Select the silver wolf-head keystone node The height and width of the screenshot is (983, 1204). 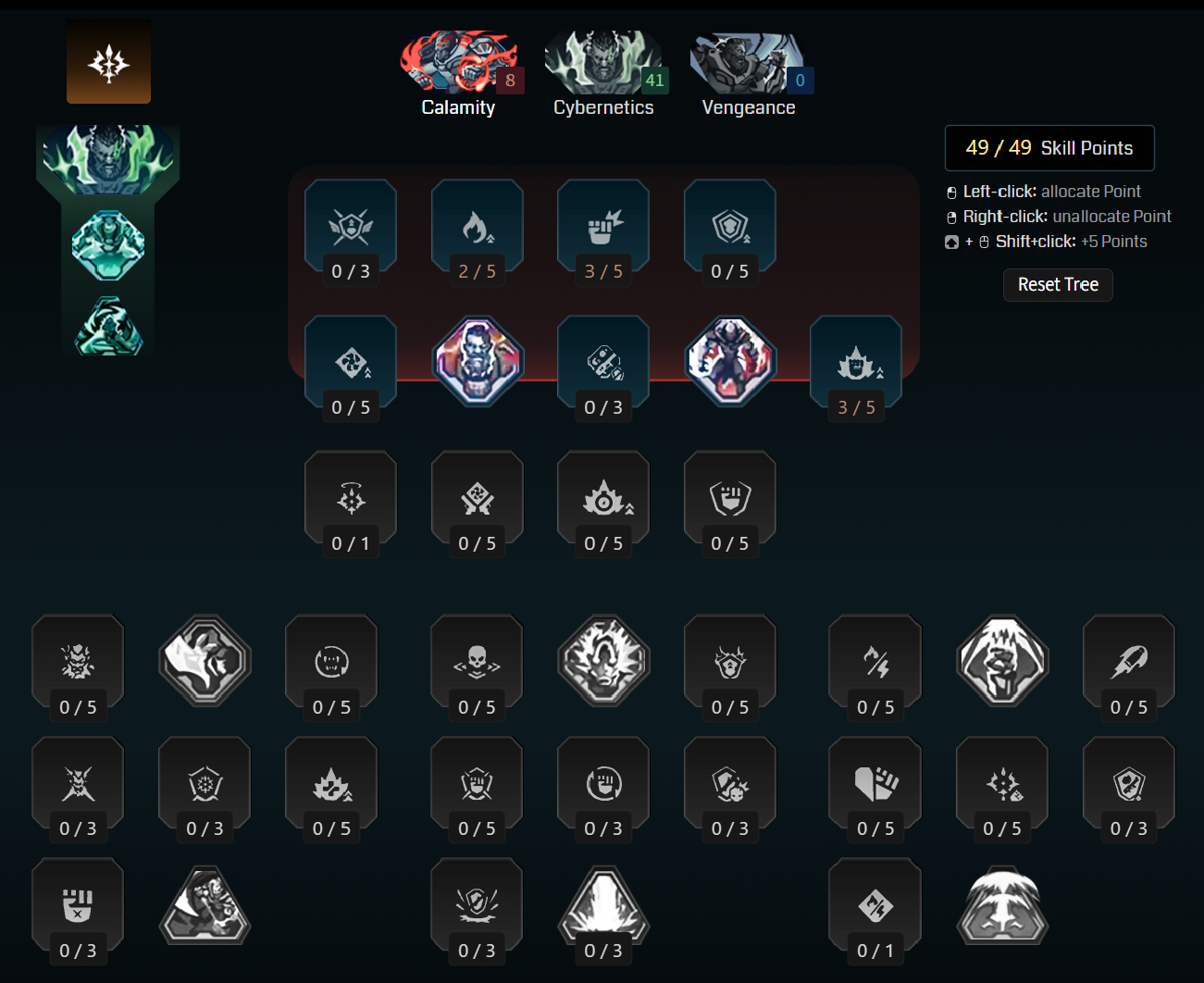click(204, 662)
